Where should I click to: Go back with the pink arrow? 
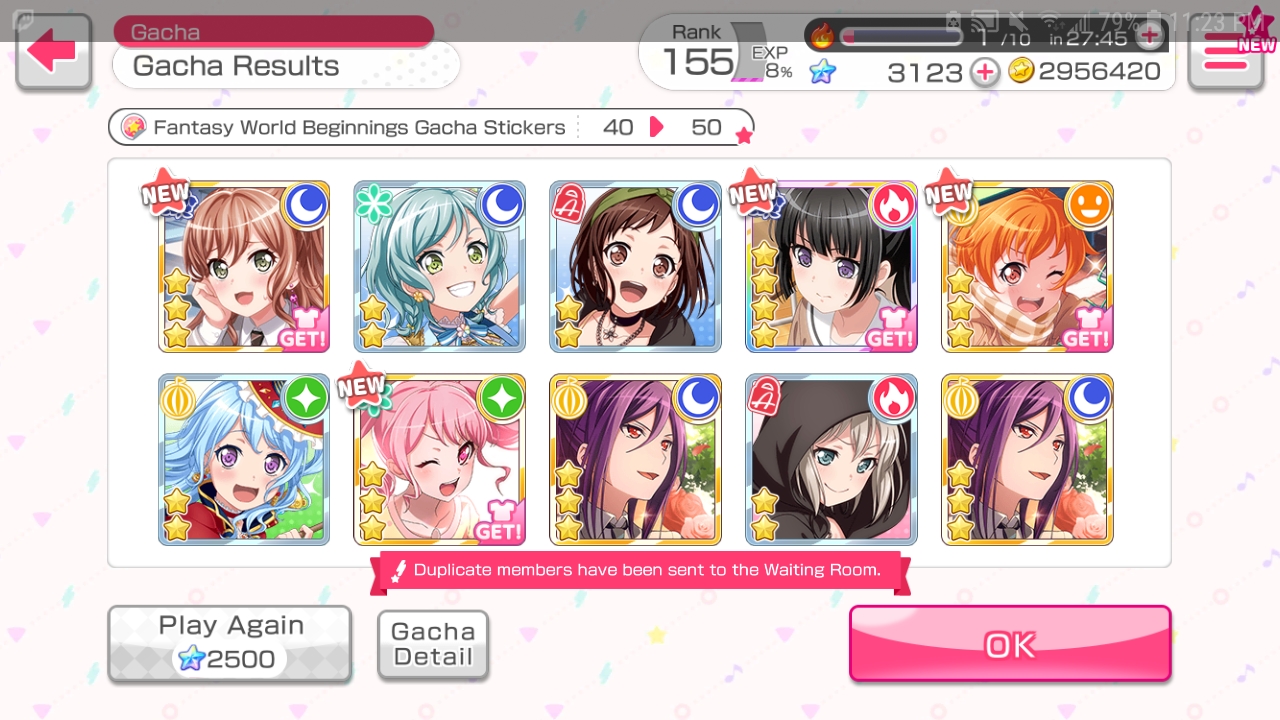53,51
